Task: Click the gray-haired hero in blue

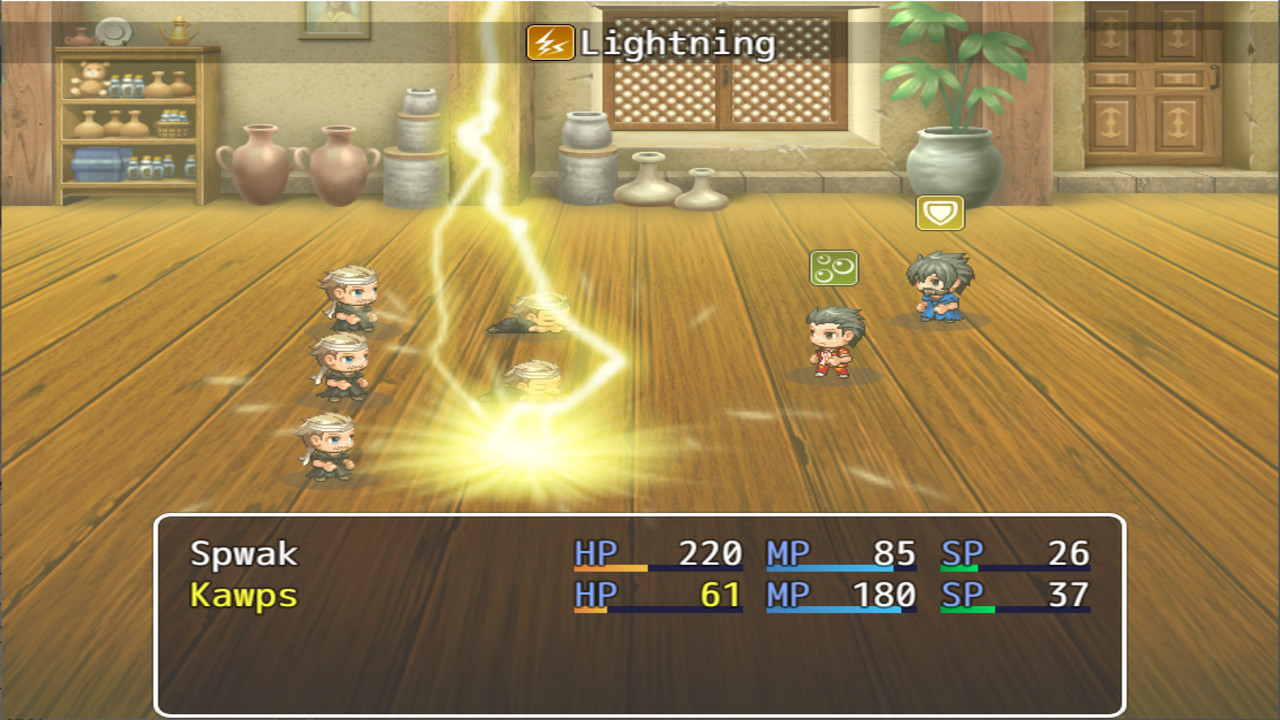Action: [940, 290]
